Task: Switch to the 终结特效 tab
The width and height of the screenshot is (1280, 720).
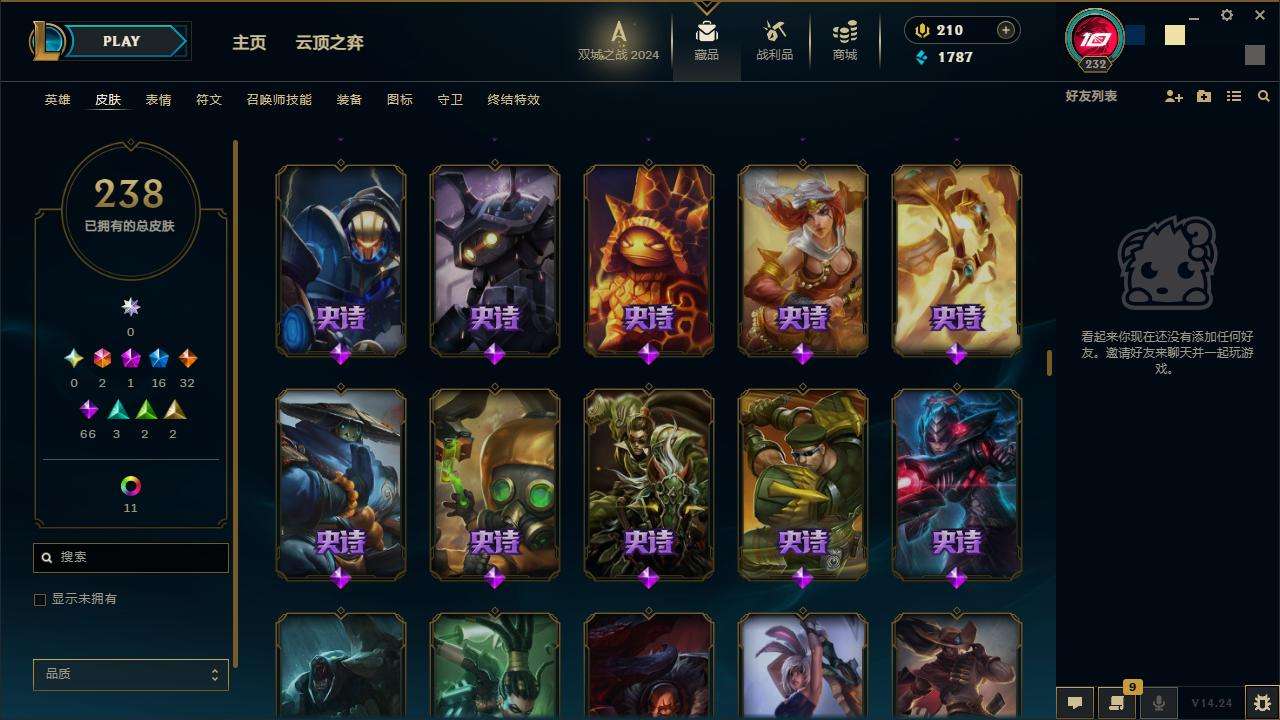Action: click(514, 100)
